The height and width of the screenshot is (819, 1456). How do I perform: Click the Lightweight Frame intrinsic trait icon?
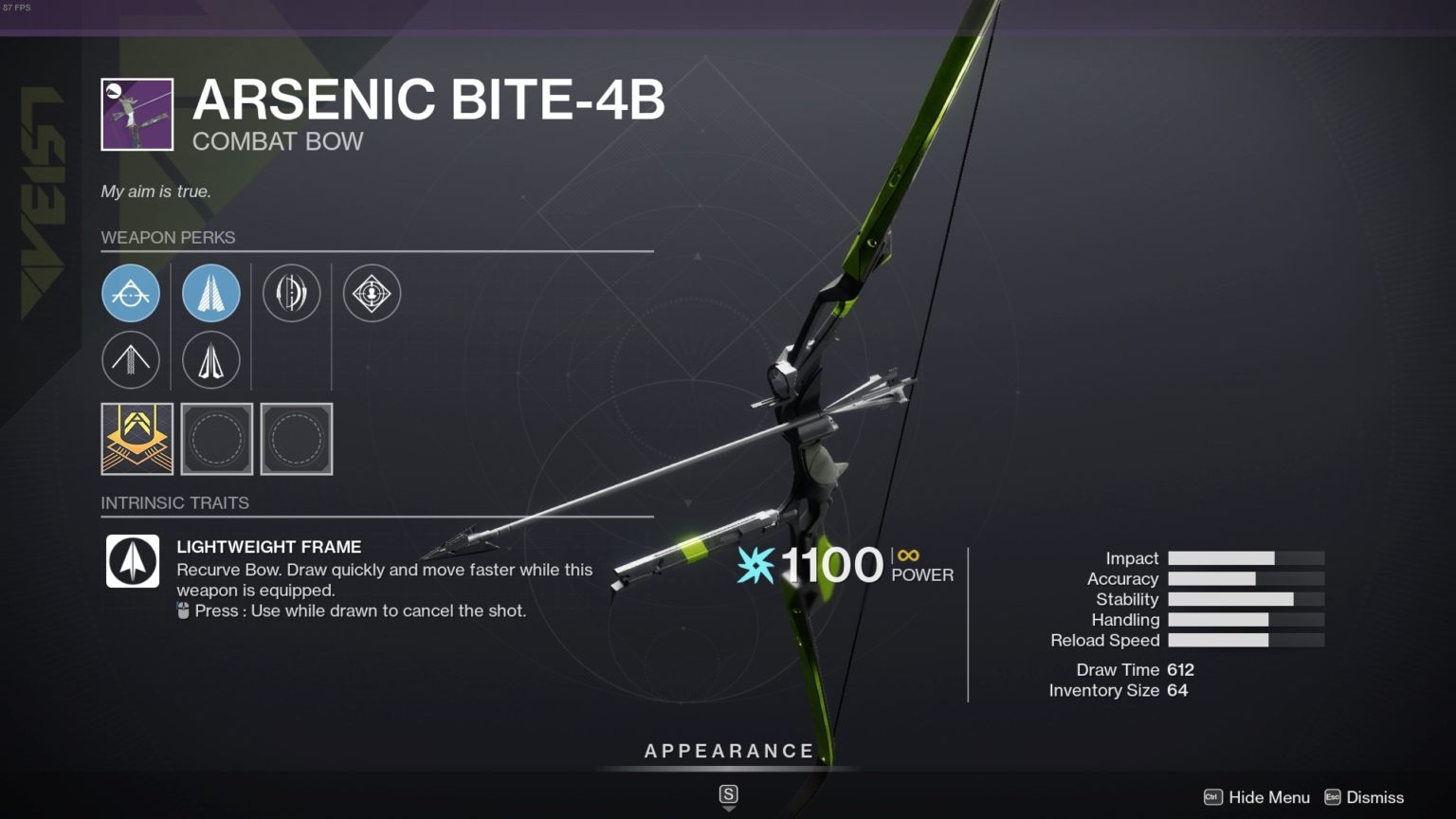point(132,562)
